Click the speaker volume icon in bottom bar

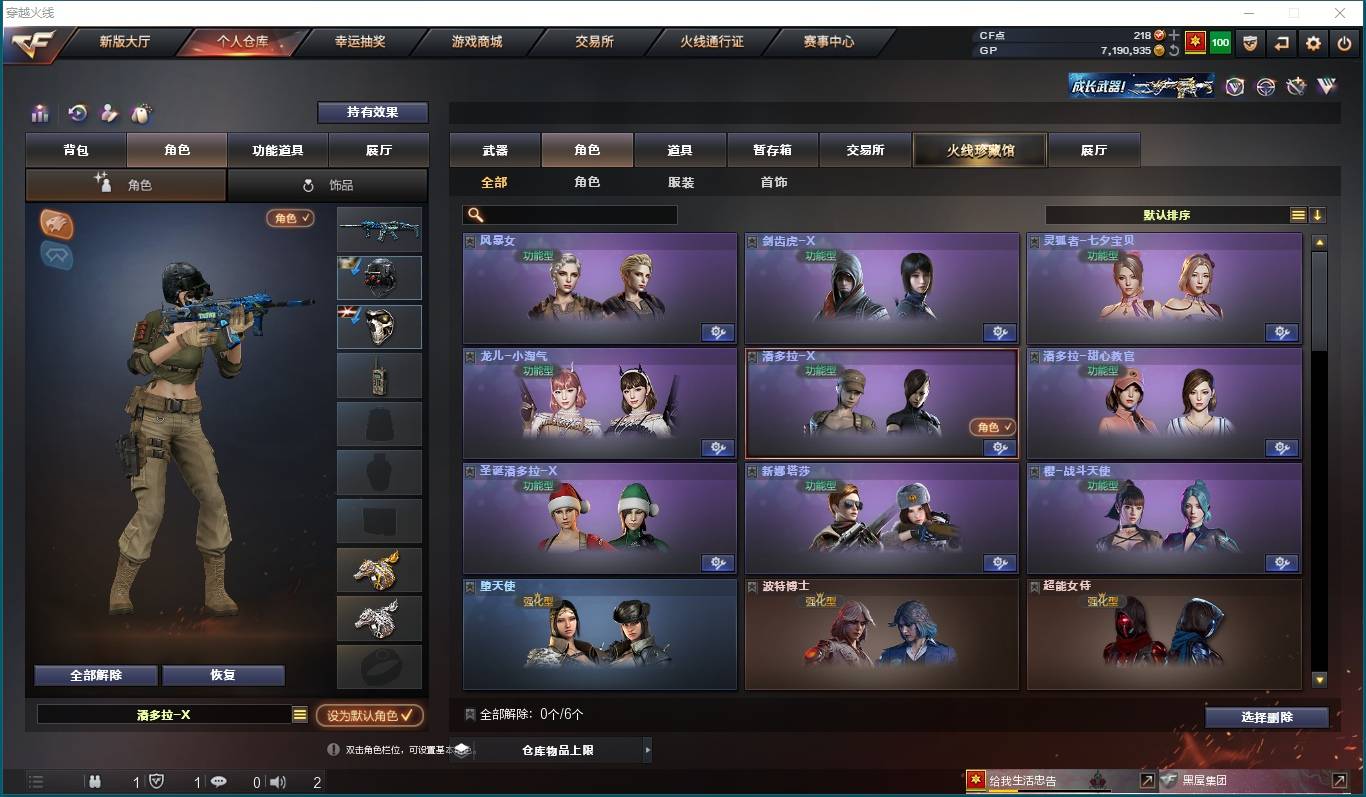tap(274, 781)
